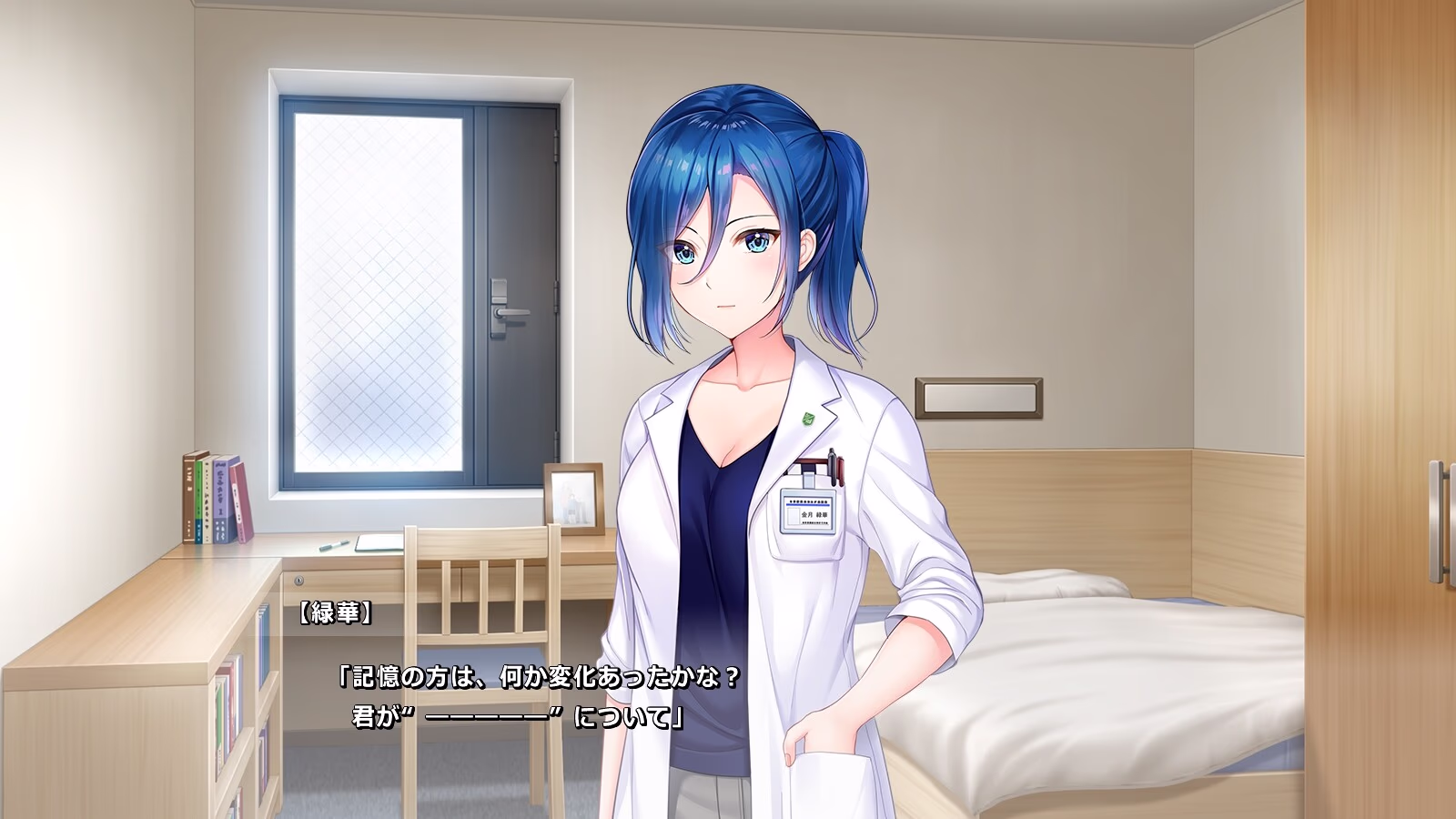Viewport: 1456px width, 819px height.
Task: Click the framed photo on the desk
Action: (x=577, y=501)
